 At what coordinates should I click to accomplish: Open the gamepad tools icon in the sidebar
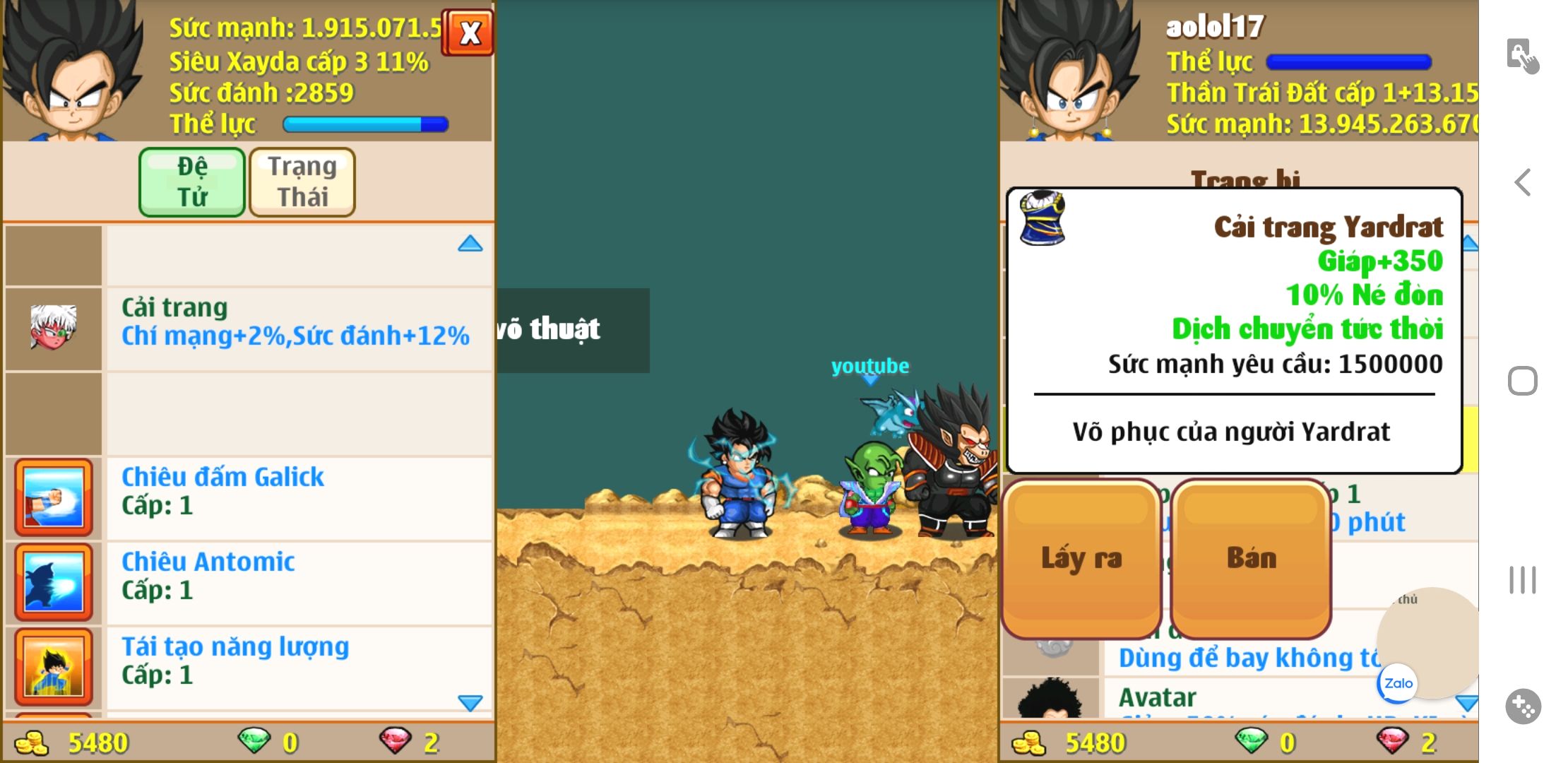click(x=1523, y=706)
